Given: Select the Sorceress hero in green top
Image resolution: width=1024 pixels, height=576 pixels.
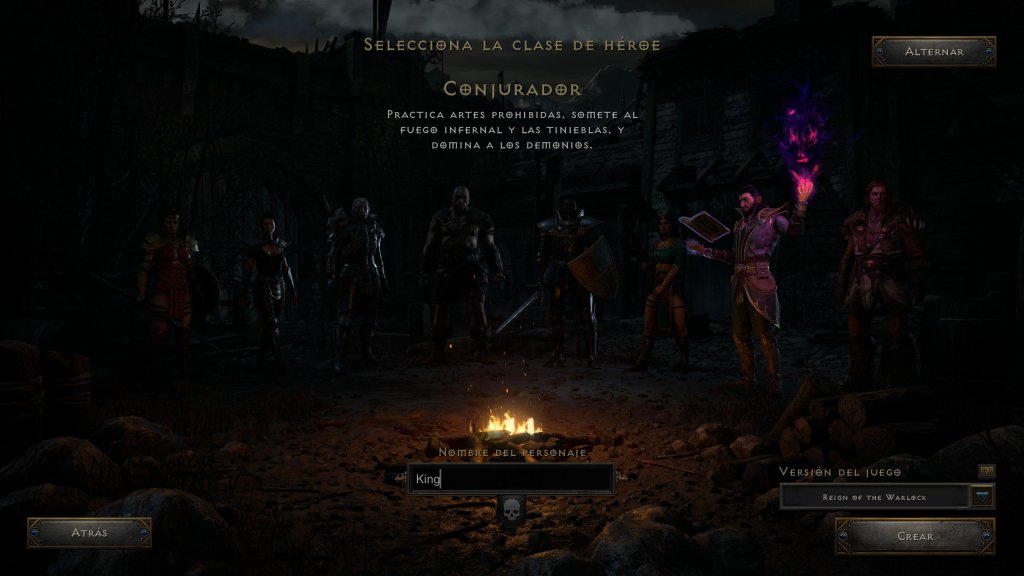Looking at the screenshot, I should (x=664, y=285).
